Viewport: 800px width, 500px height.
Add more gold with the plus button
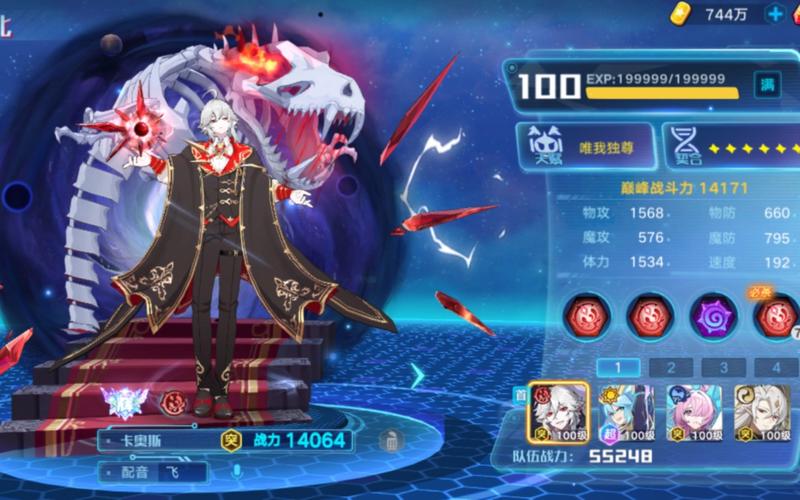tap(775, 14)
